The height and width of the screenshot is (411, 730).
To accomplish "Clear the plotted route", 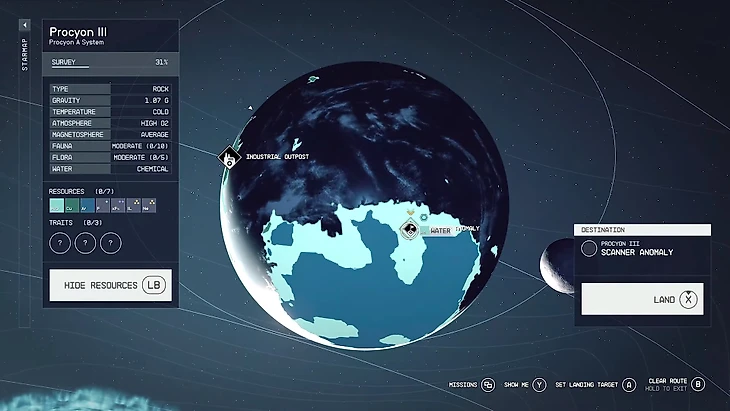I will point(698,384).
